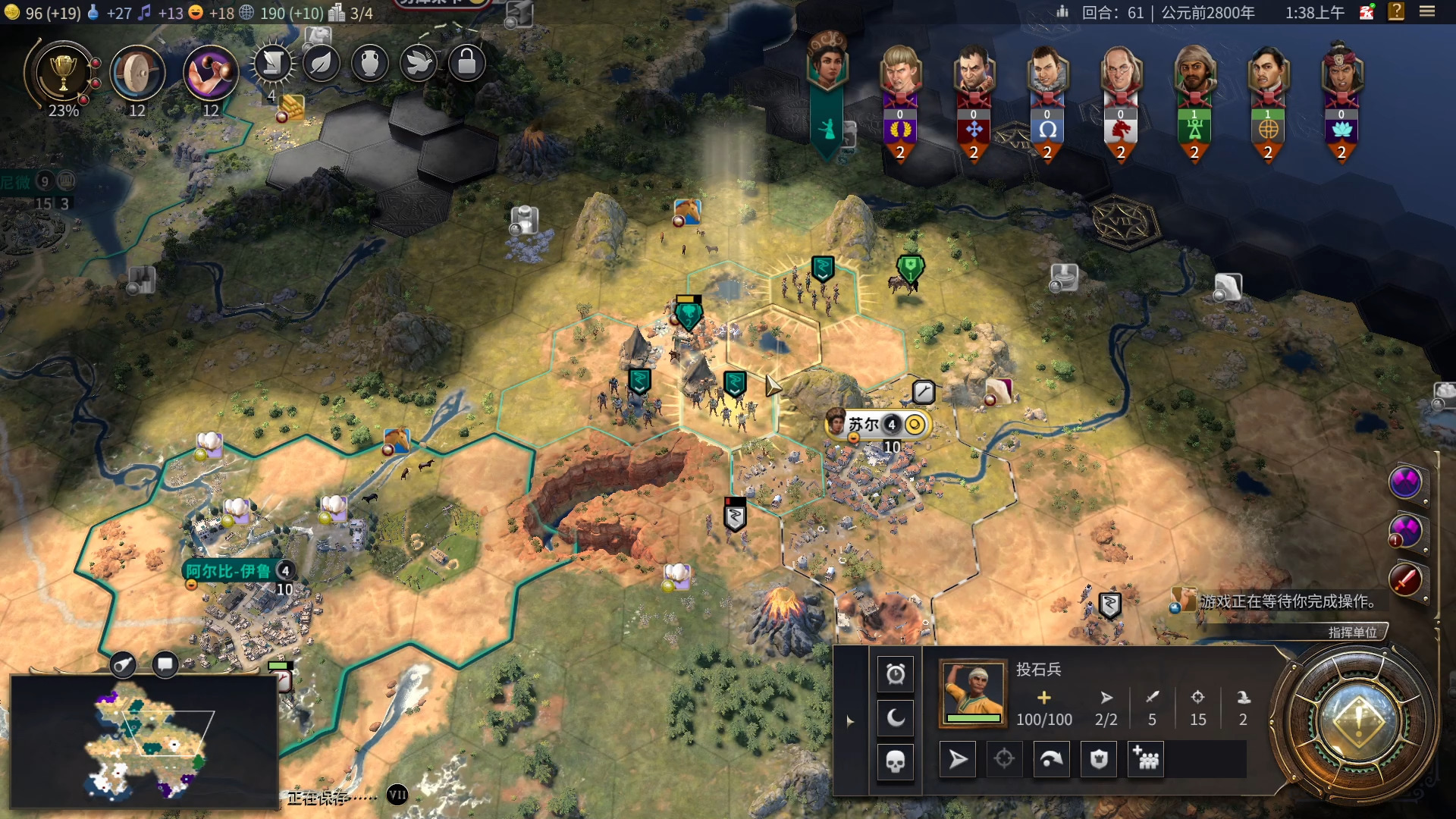The image size is (1456, 819).
Task: Open the hamburger main menu
Action: tap(1427, 11)
